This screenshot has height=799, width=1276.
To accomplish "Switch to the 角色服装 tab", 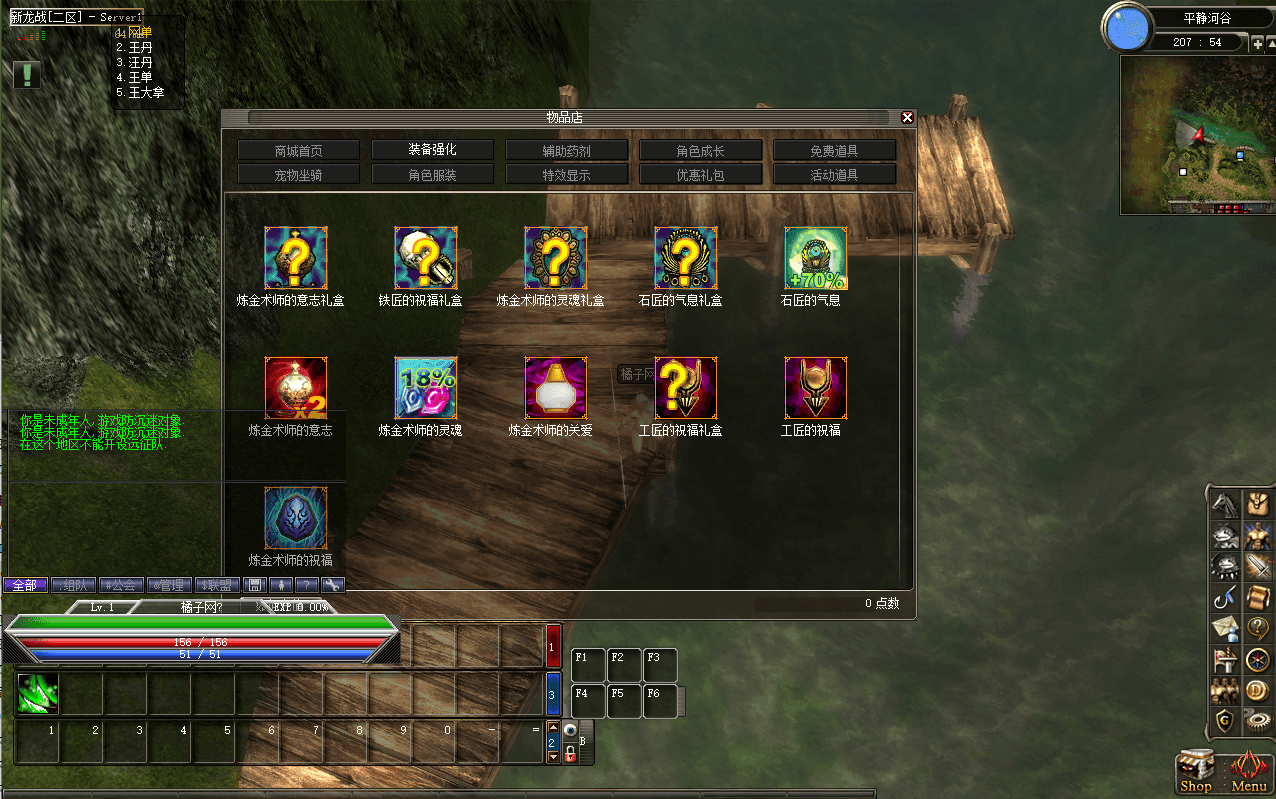I will point(432,175).
